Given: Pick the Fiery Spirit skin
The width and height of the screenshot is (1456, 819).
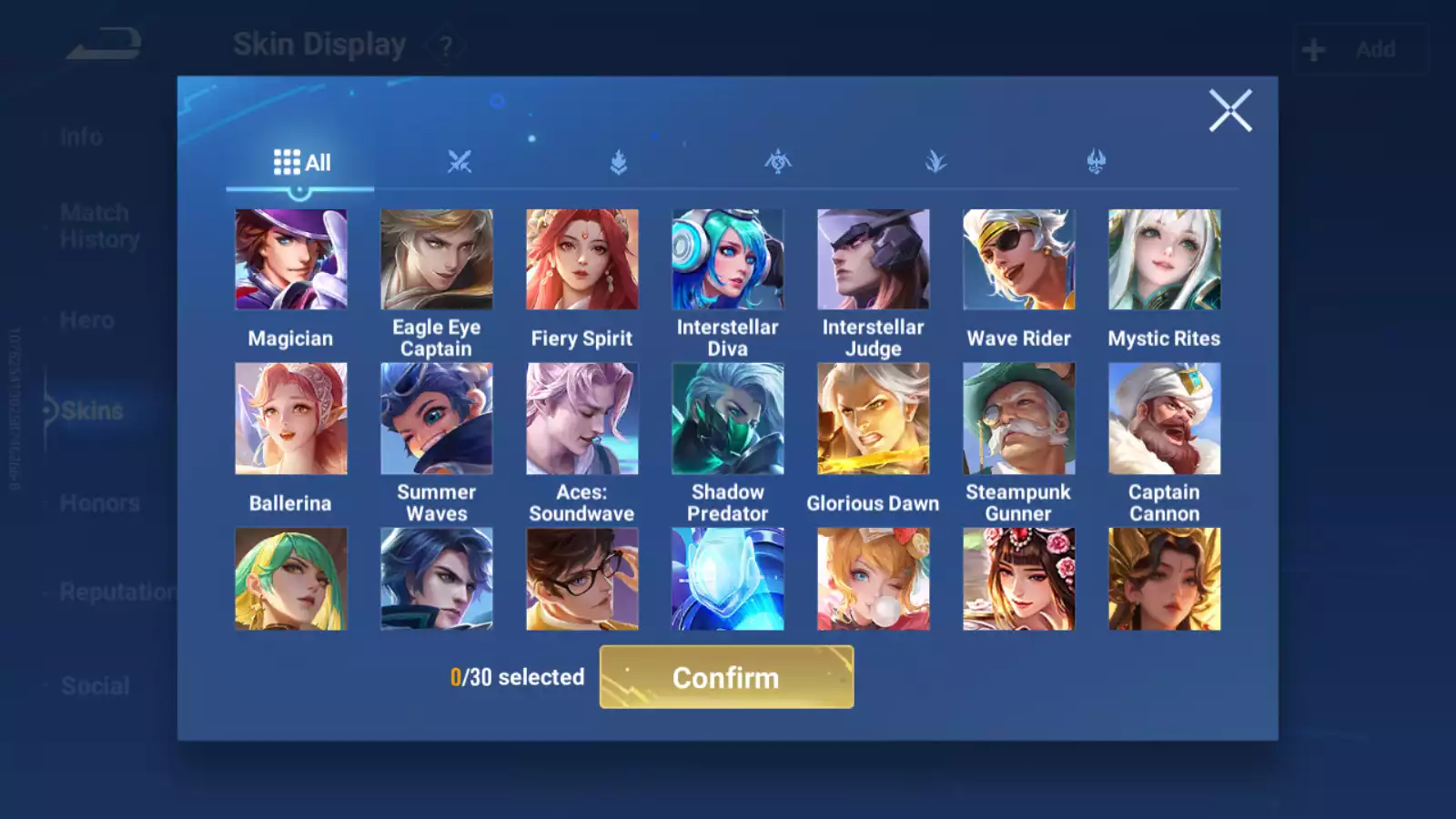Looking at the screenshot, I should click(582, 260).
